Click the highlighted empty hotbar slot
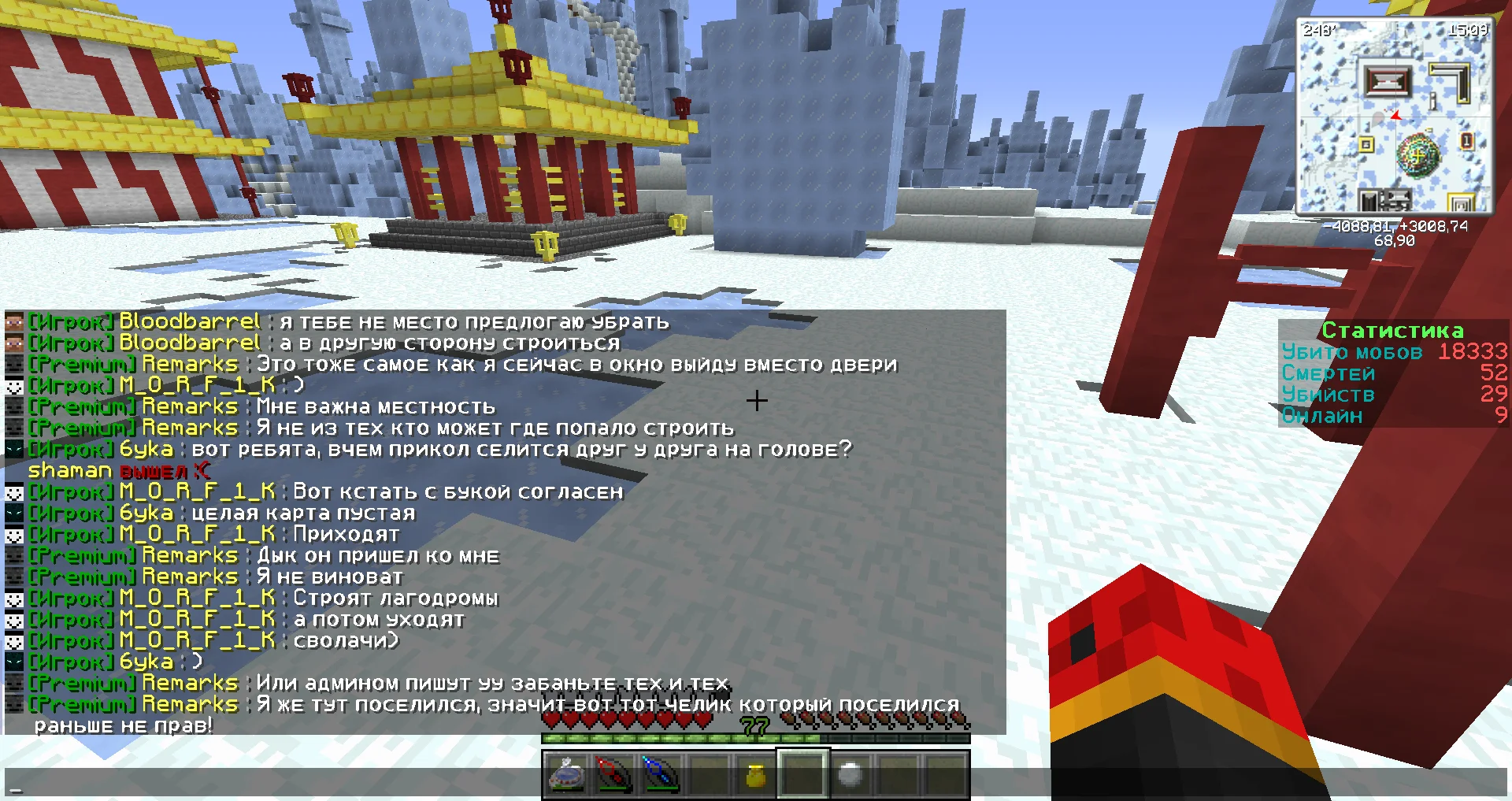The height and width of the screenshot is (801, 1512). tap(802, 775)
